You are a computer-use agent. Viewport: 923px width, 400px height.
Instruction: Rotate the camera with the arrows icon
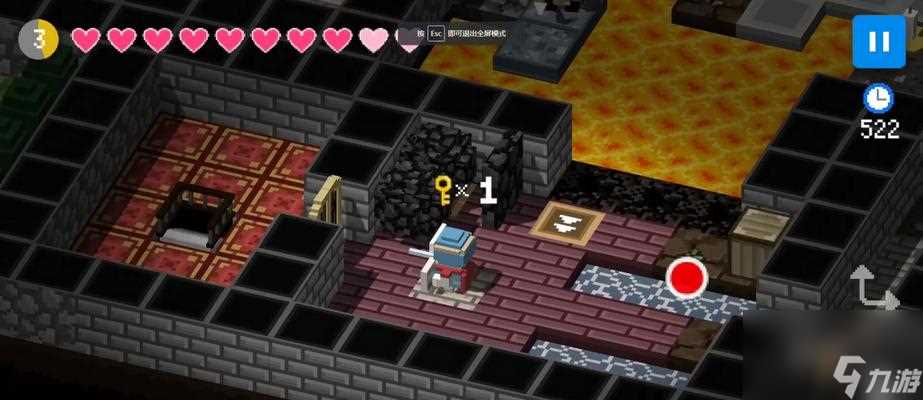(872, 287)
